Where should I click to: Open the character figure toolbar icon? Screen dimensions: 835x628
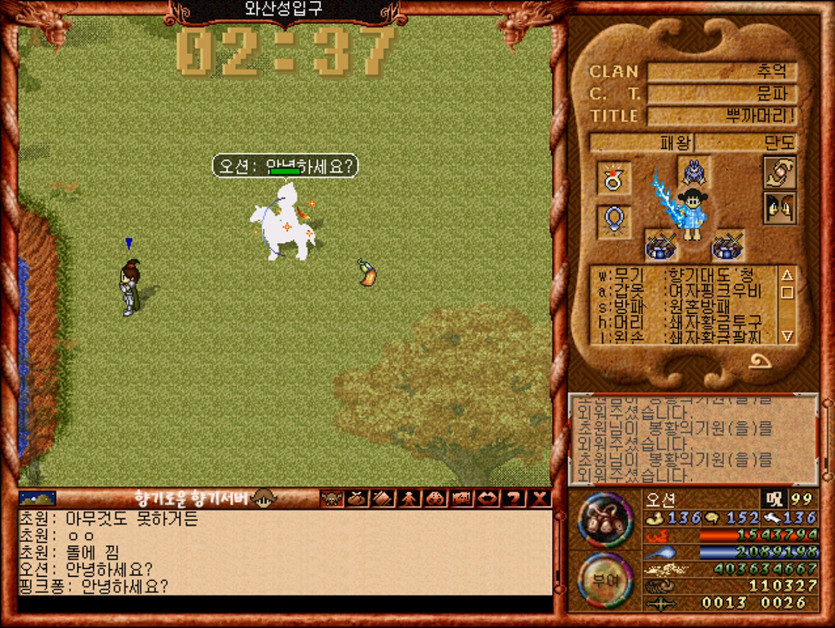pos(409,498)
